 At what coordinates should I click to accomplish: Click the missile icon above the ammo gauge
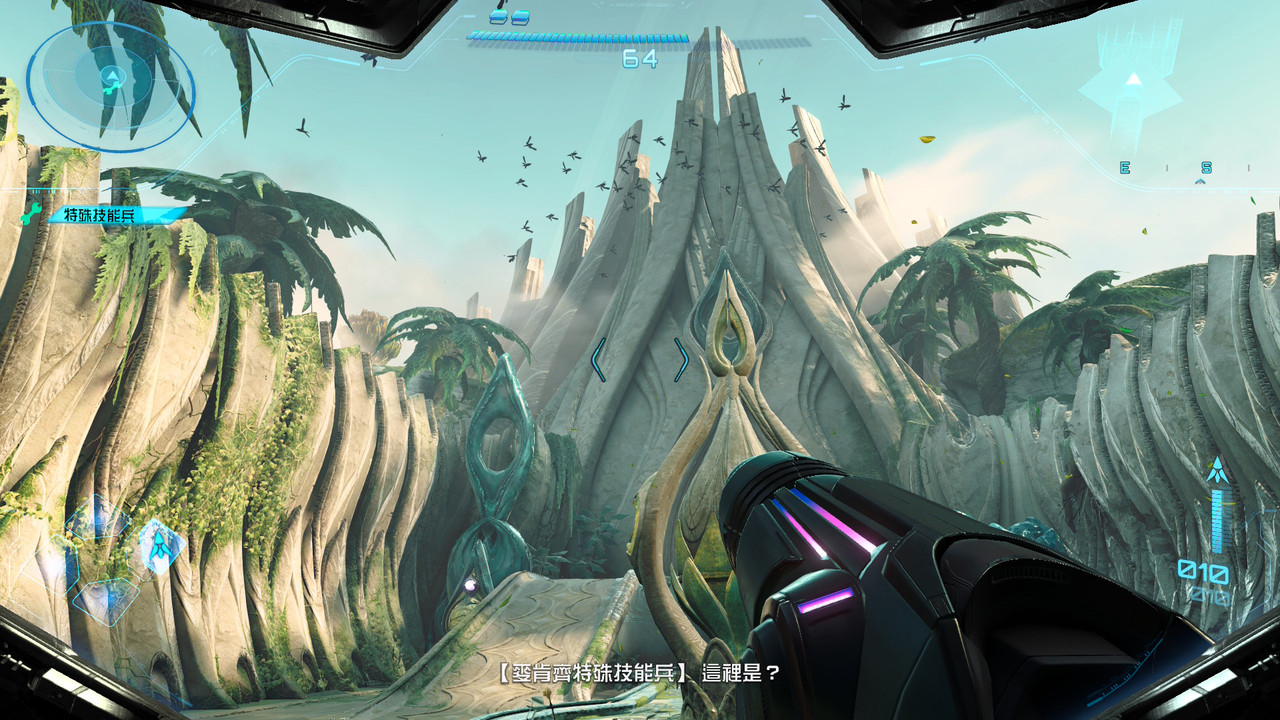tap(1217, 466)
